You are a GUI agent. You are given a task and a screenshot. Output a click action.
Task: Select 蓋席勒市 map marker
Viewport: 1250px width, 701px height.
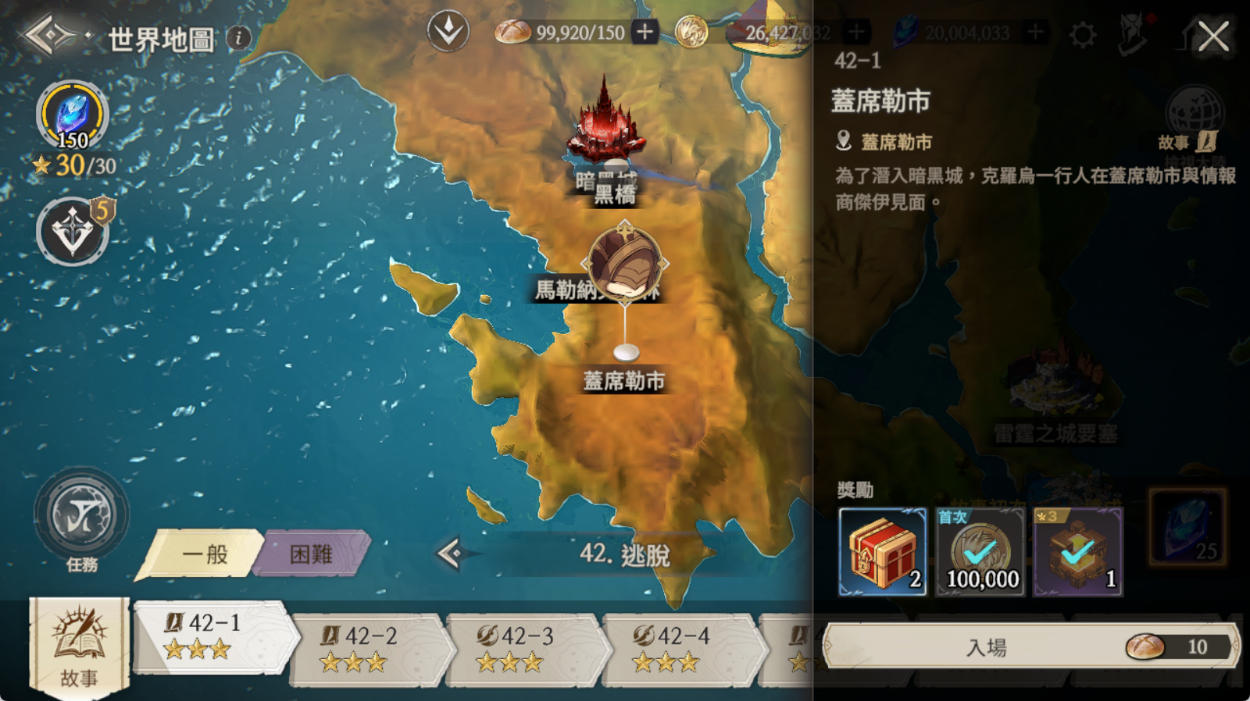point(626,353)
